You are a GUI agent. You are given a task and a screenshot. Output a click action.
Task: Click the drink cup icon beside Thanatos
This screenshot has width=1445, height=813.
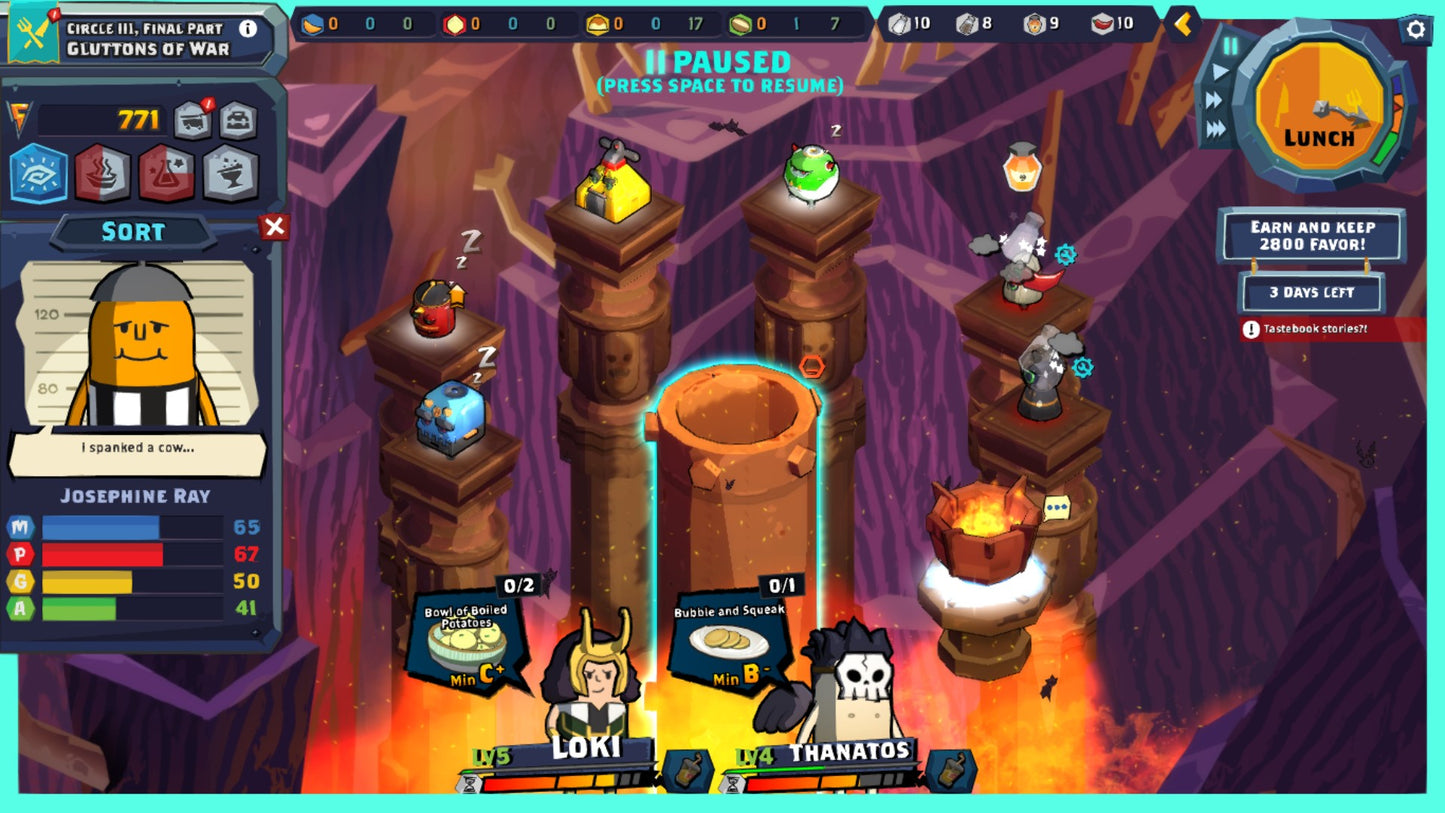[x=950, y=769]
